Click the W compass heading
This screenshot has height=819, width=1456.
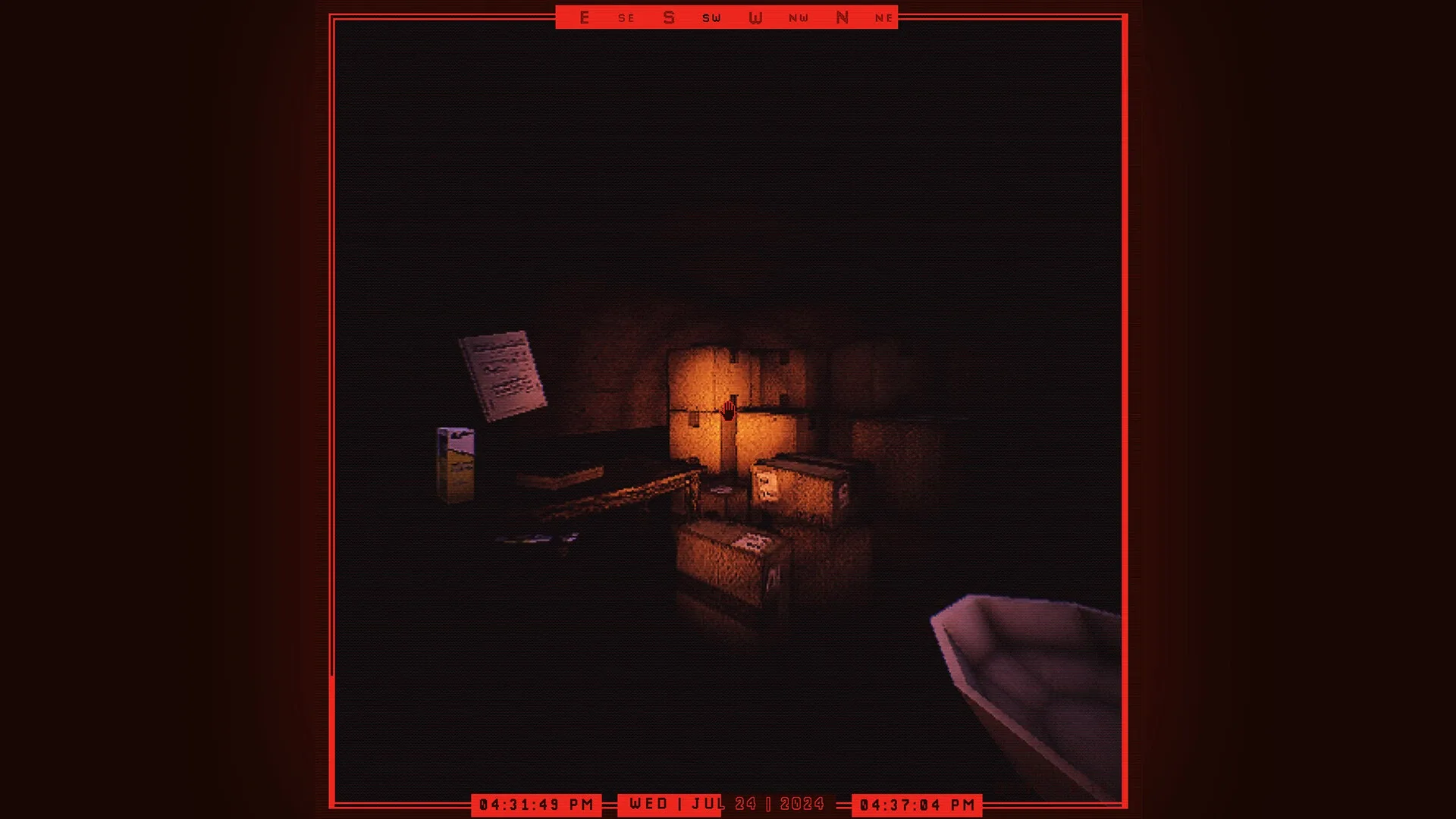click(754, 17)
